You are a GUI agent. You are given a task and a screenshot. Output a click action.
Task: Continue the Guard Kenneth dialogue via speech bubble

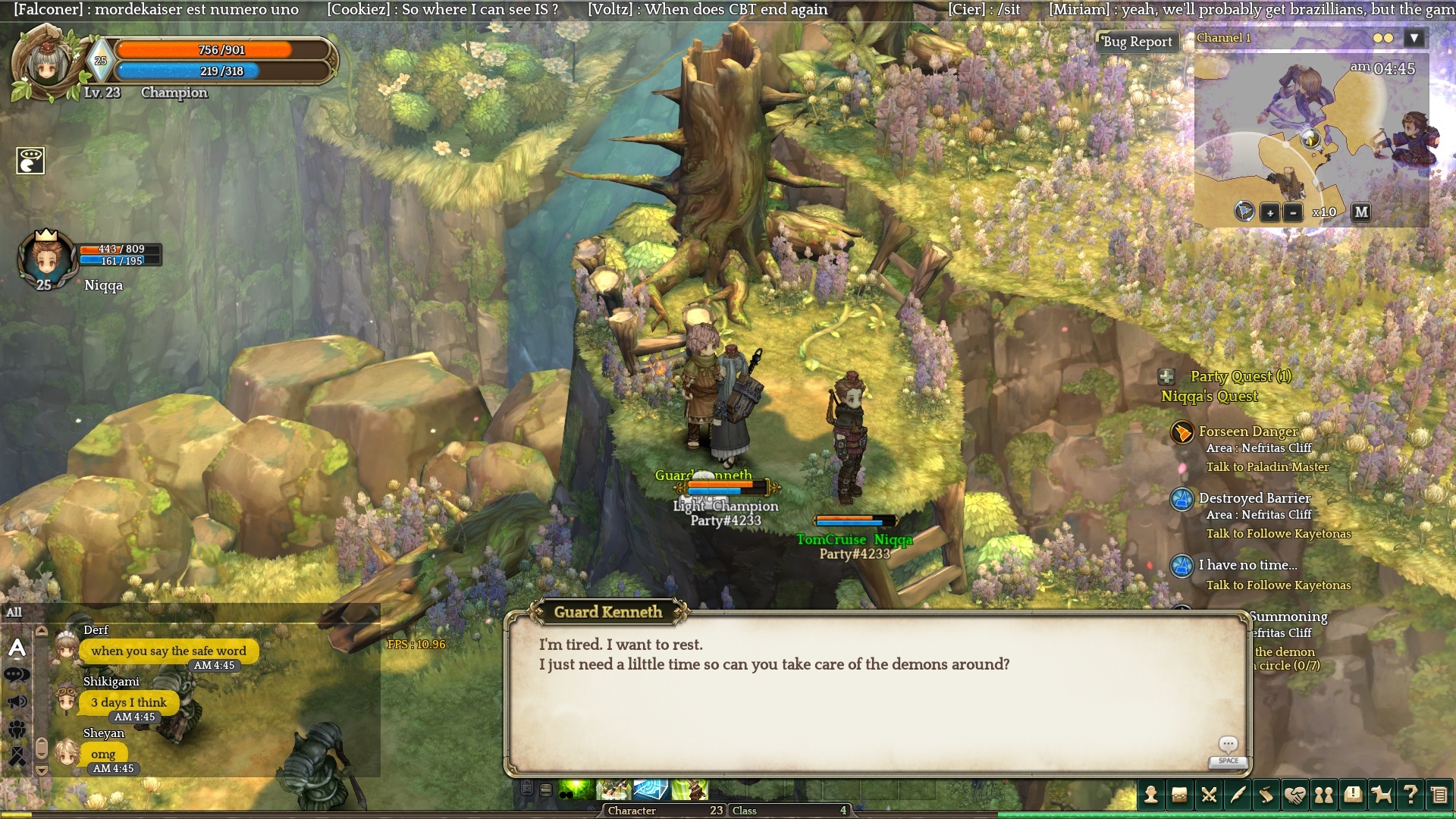tap(1228, 745)
